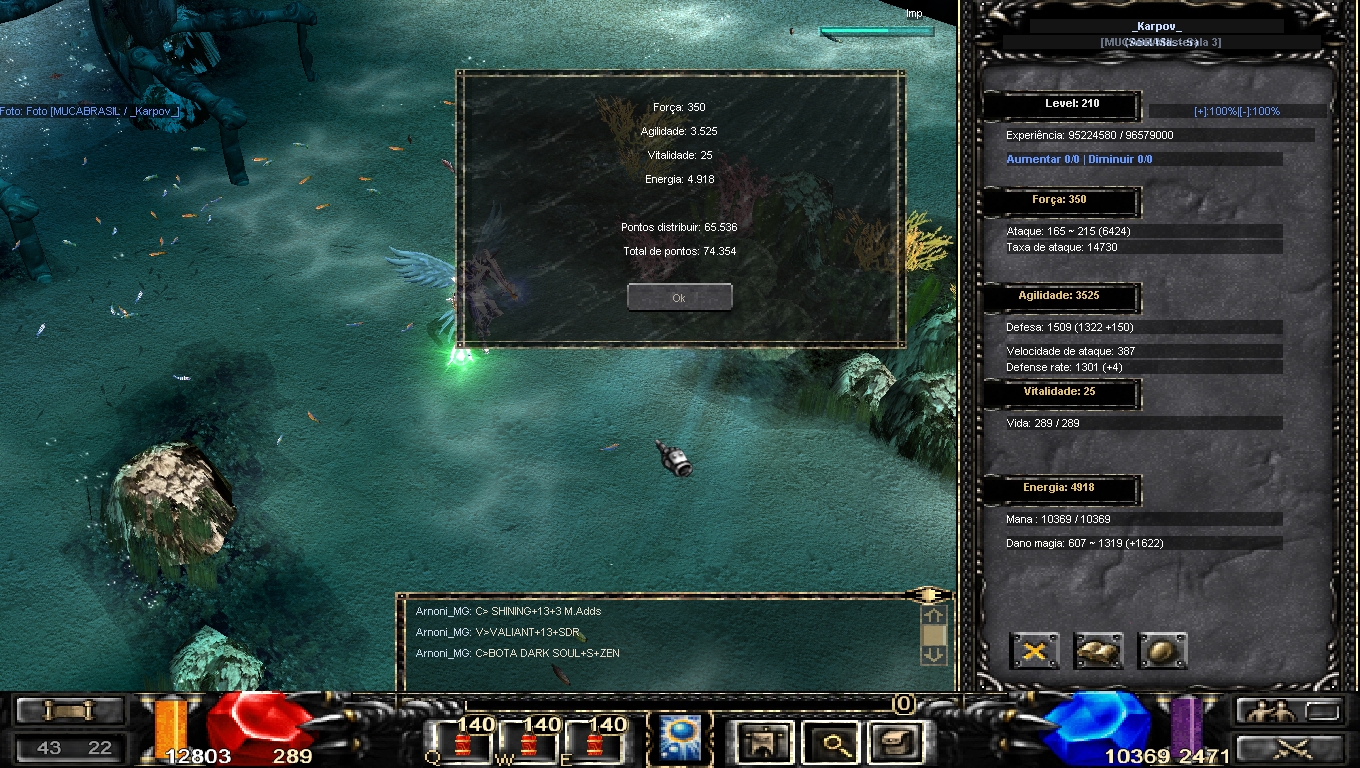This screenshot has height=768, width=1360.
Task: Open the chest inventory button
Action: (896, 743)
